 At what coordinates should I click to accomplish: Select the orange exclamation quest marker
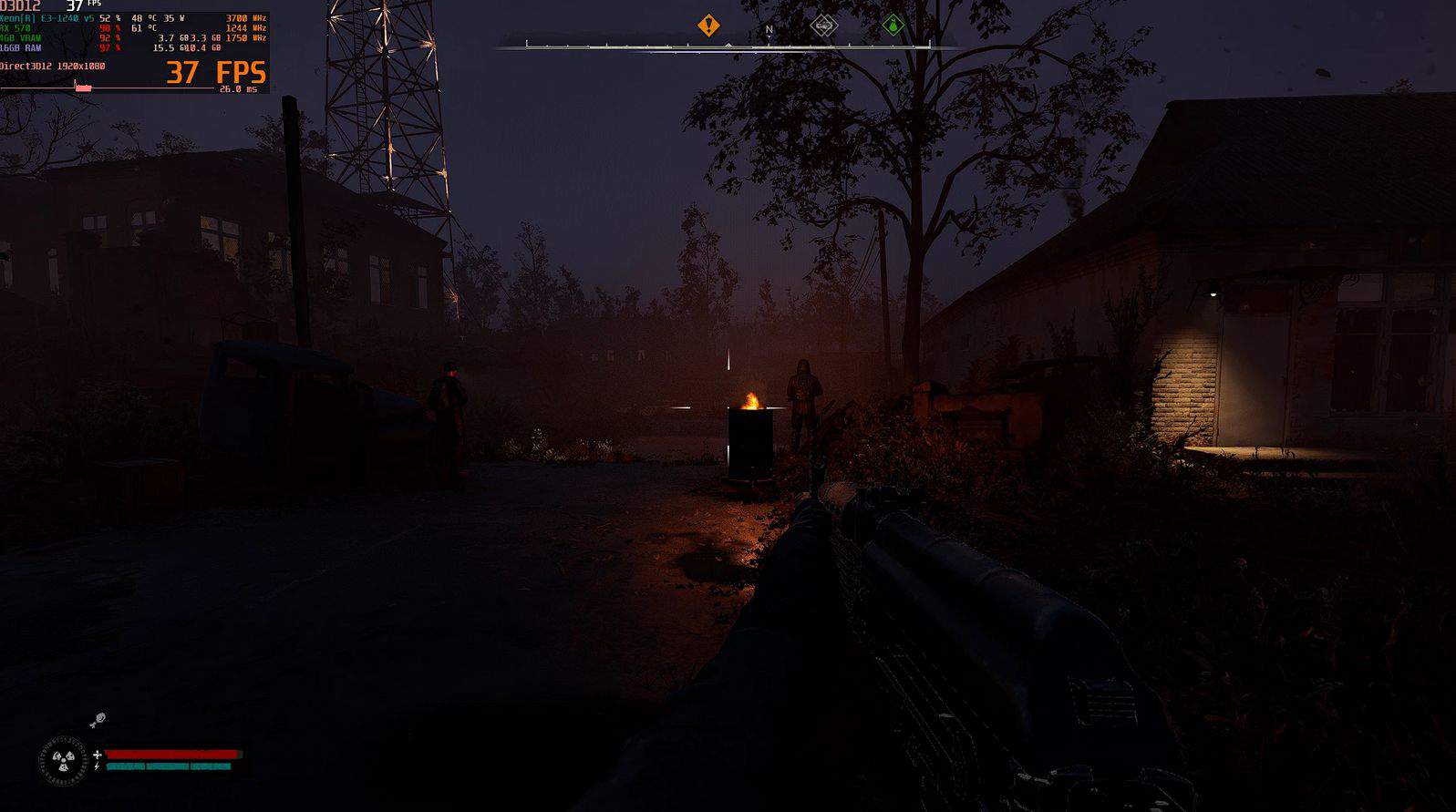click(708, 26)
